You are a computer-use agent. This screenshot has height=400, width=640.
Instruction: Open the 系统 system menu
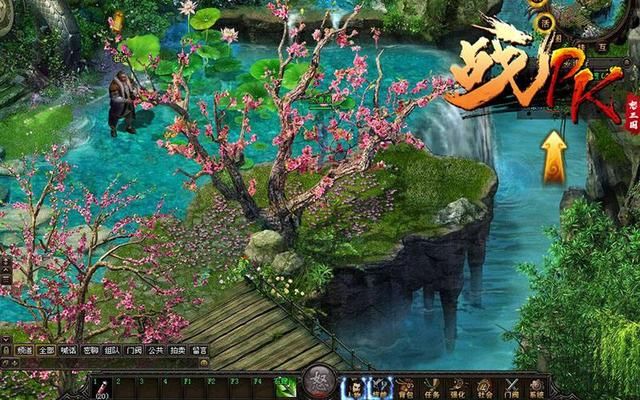pyautogui.click(x=538, y=387)
